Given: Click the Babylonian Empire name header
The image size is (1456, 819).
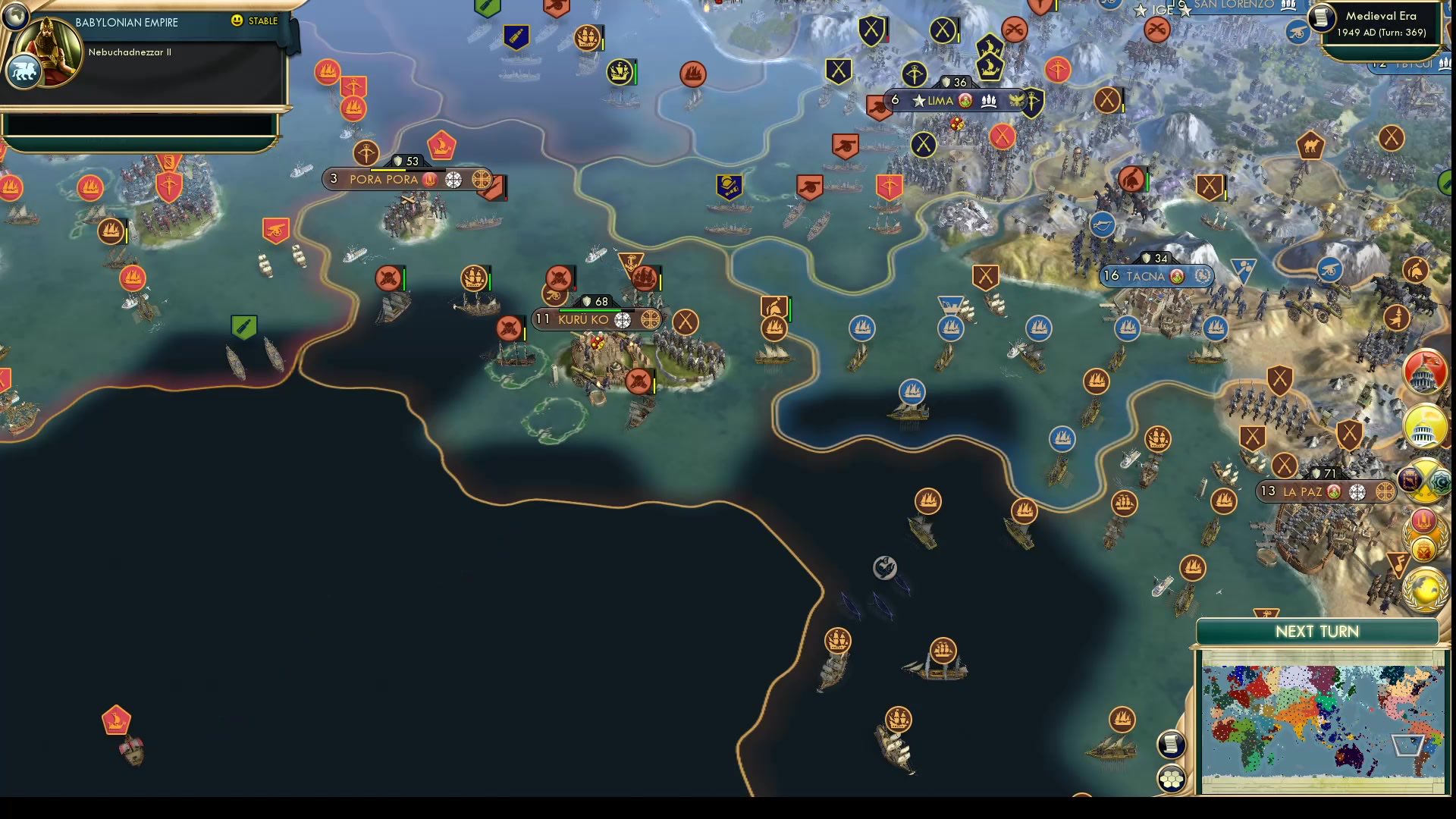Looking at the screenshot, I should point(125,22).
